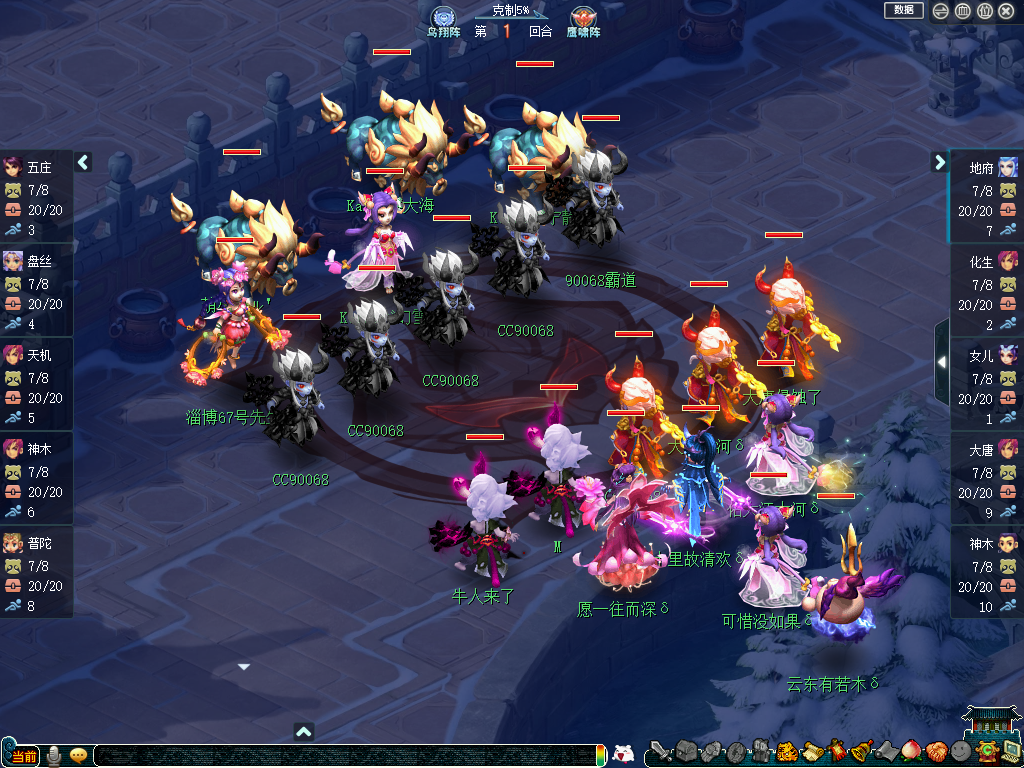Select the 天机 player row

(x=37, y=385)
